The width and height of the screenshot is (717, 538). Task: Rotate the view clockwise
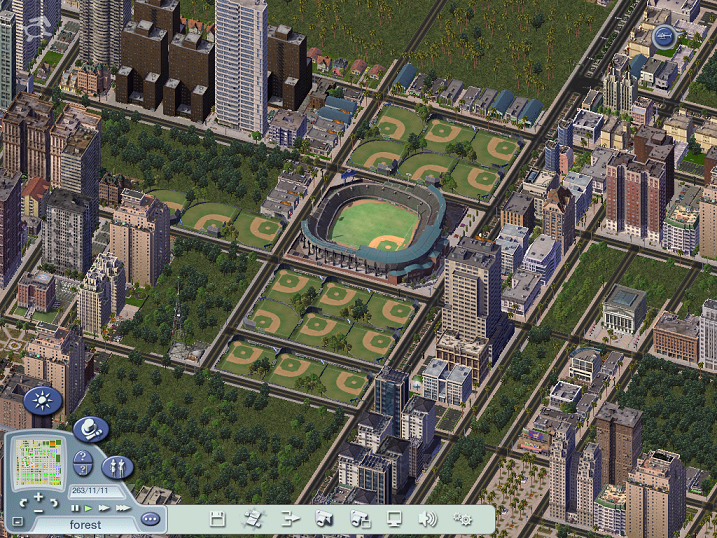(x=56, y=503)
